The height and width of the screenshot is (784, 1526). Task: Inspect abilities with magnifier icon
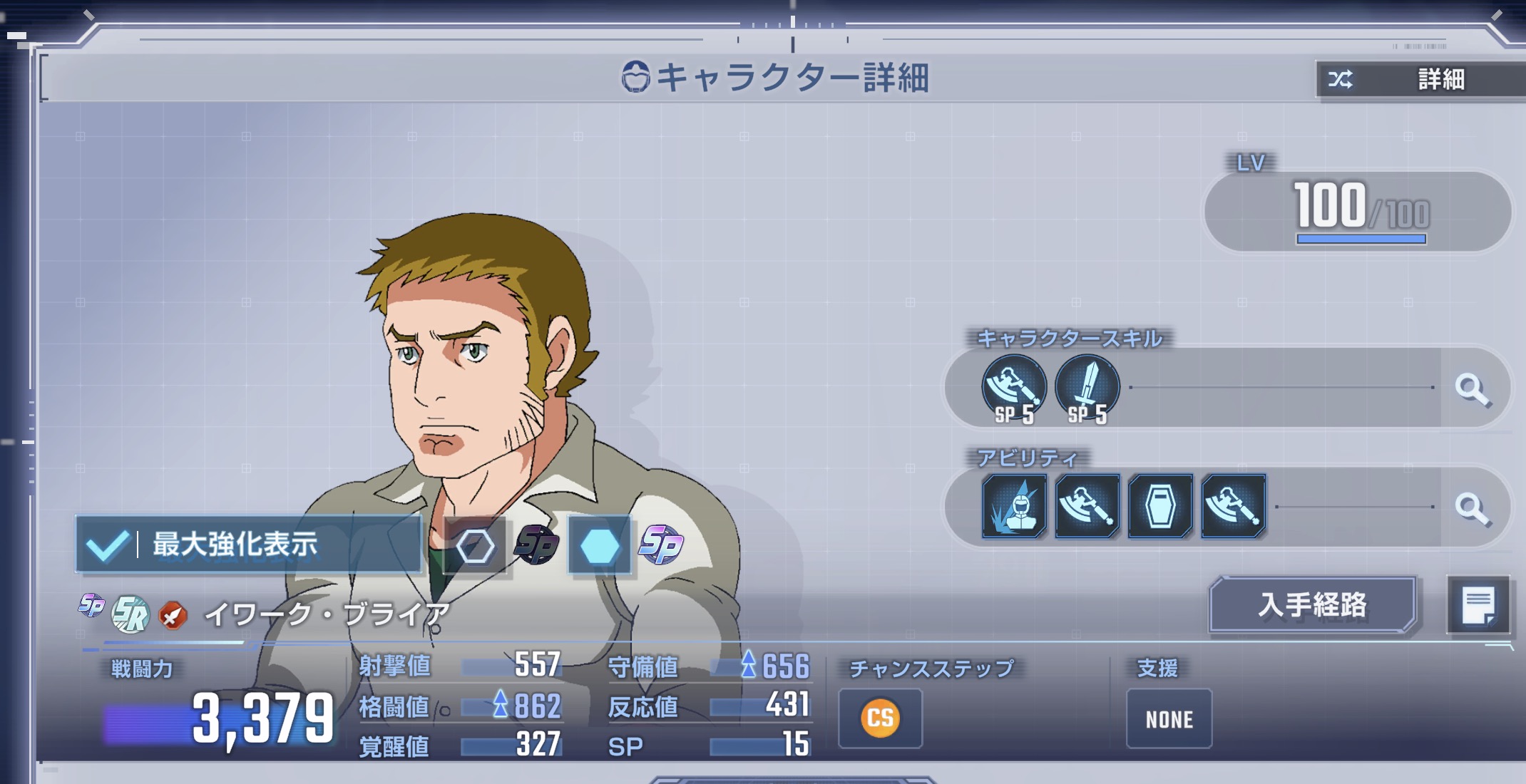click(x=1472, y=507)
